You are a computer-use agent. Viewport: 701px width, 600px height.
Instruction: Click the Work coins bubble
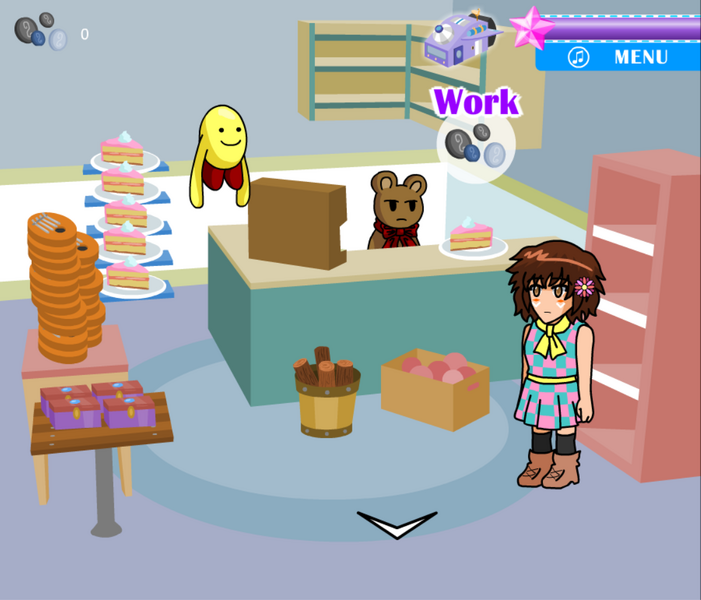point(476,147)
